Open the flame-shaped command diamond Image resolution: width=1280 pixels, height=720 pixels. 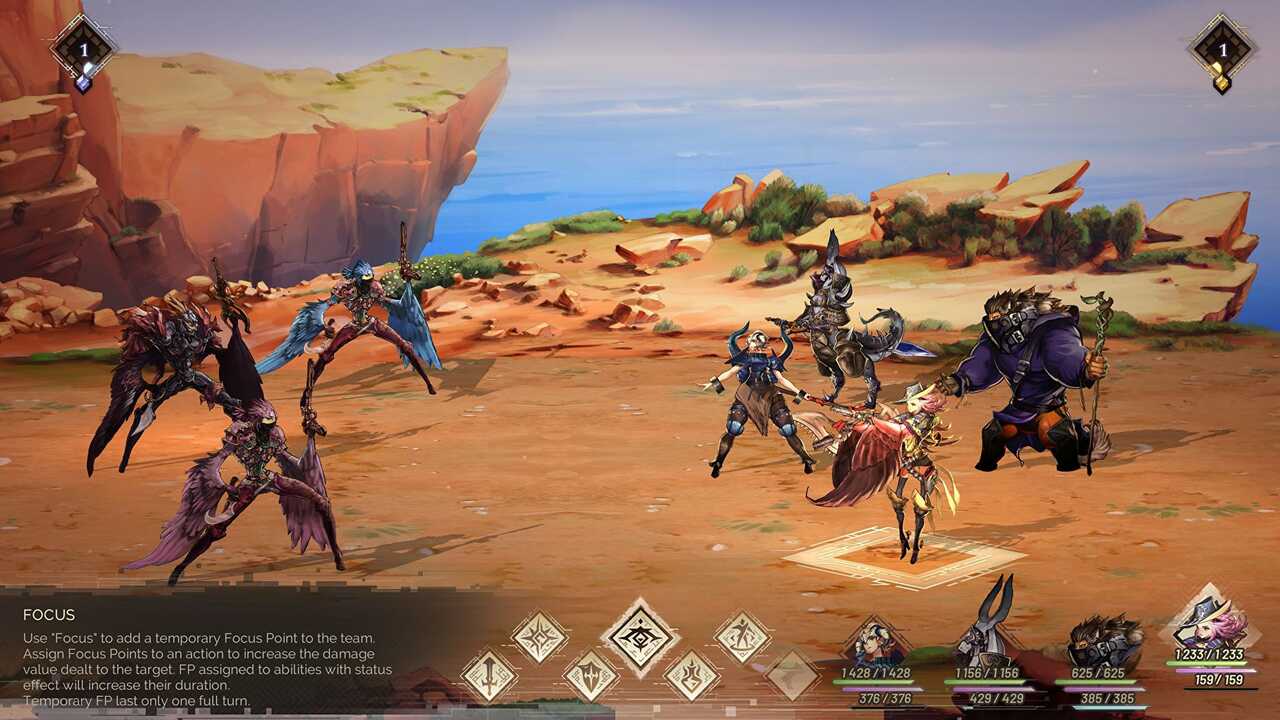(x=692, y=675)
